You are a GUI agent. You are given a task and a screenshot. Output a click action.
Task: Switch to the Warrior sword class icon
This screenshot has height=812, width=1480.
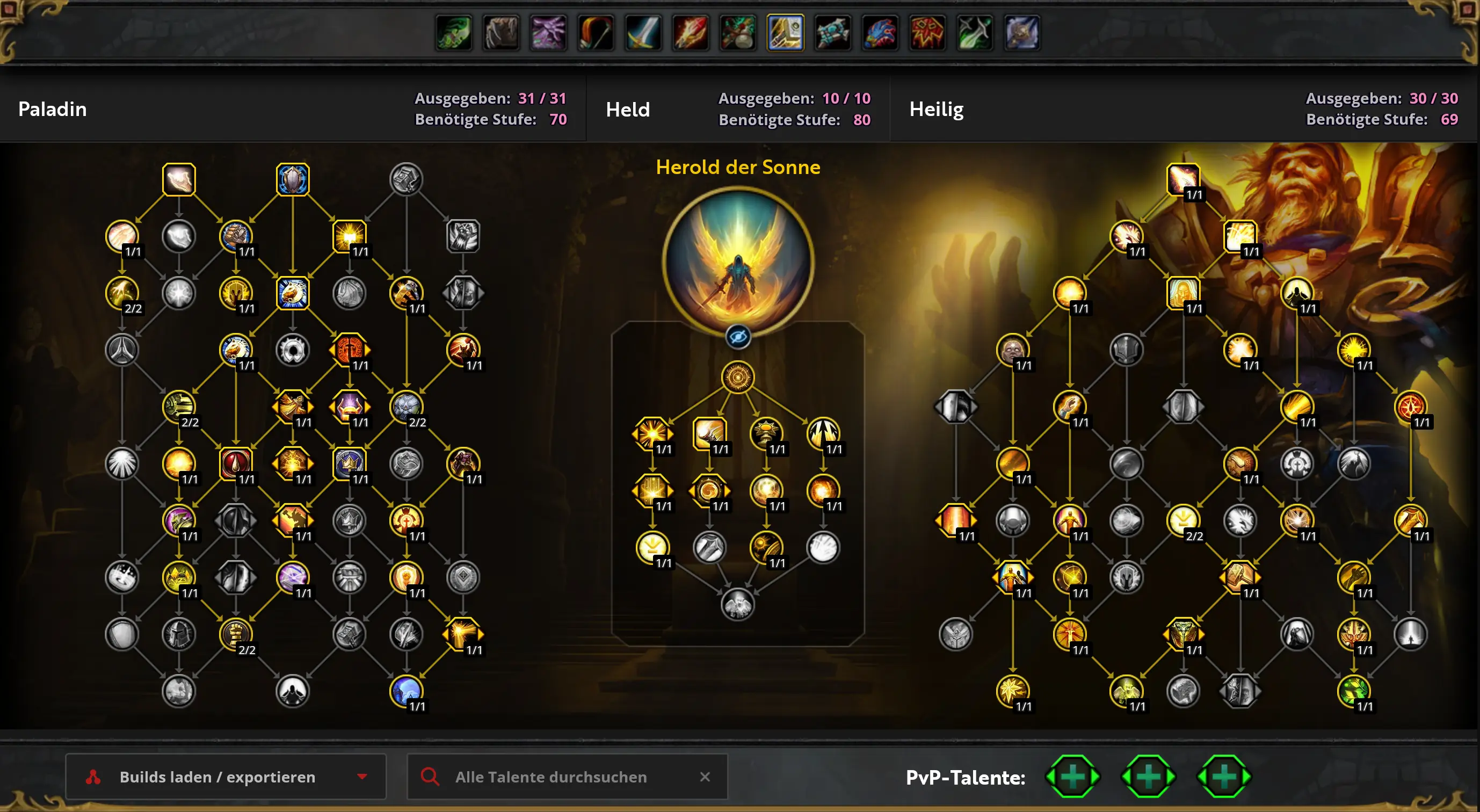coord(643,33)
